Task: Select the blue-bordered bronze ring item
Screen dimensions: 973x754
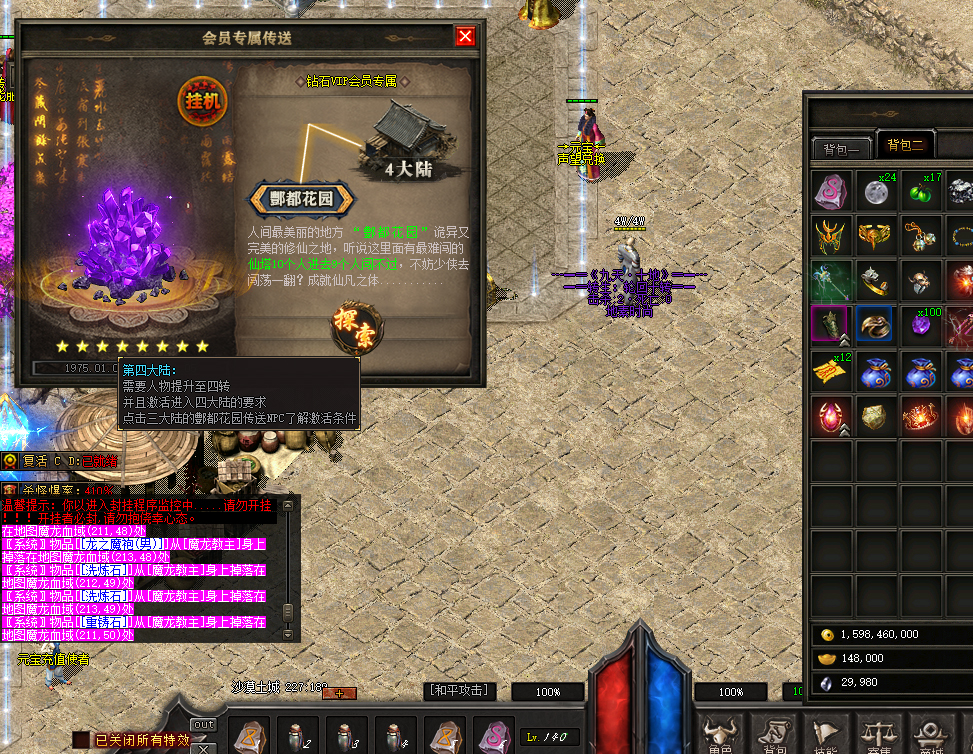Action: [x=877, y=326]
